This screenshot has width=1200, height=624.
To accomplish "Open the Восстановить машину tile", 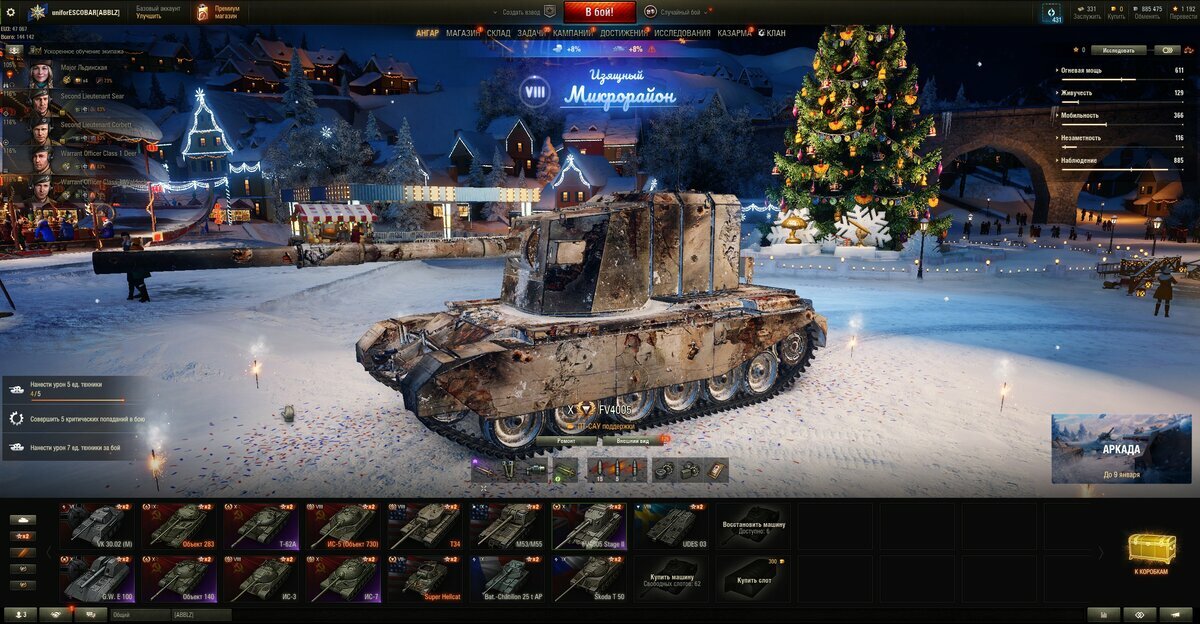I will tap(753, 526).
